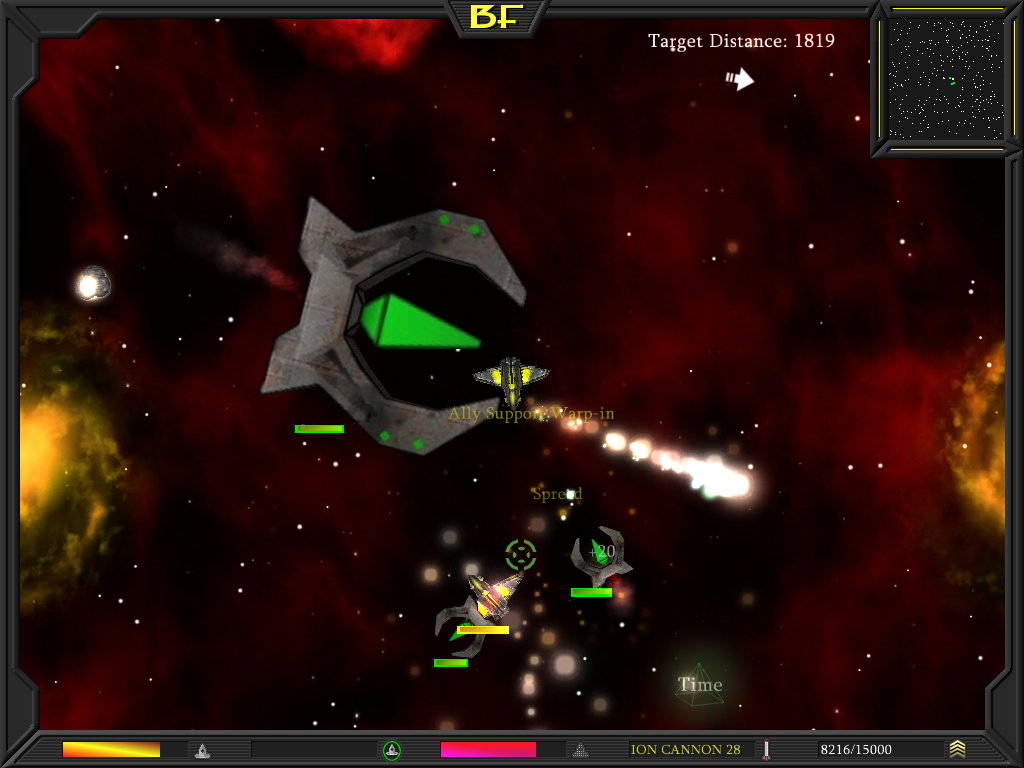Open the yellow rank chevrons icon
The height and width of the screenshot is (768, 1024).
(x=958, y=748)
